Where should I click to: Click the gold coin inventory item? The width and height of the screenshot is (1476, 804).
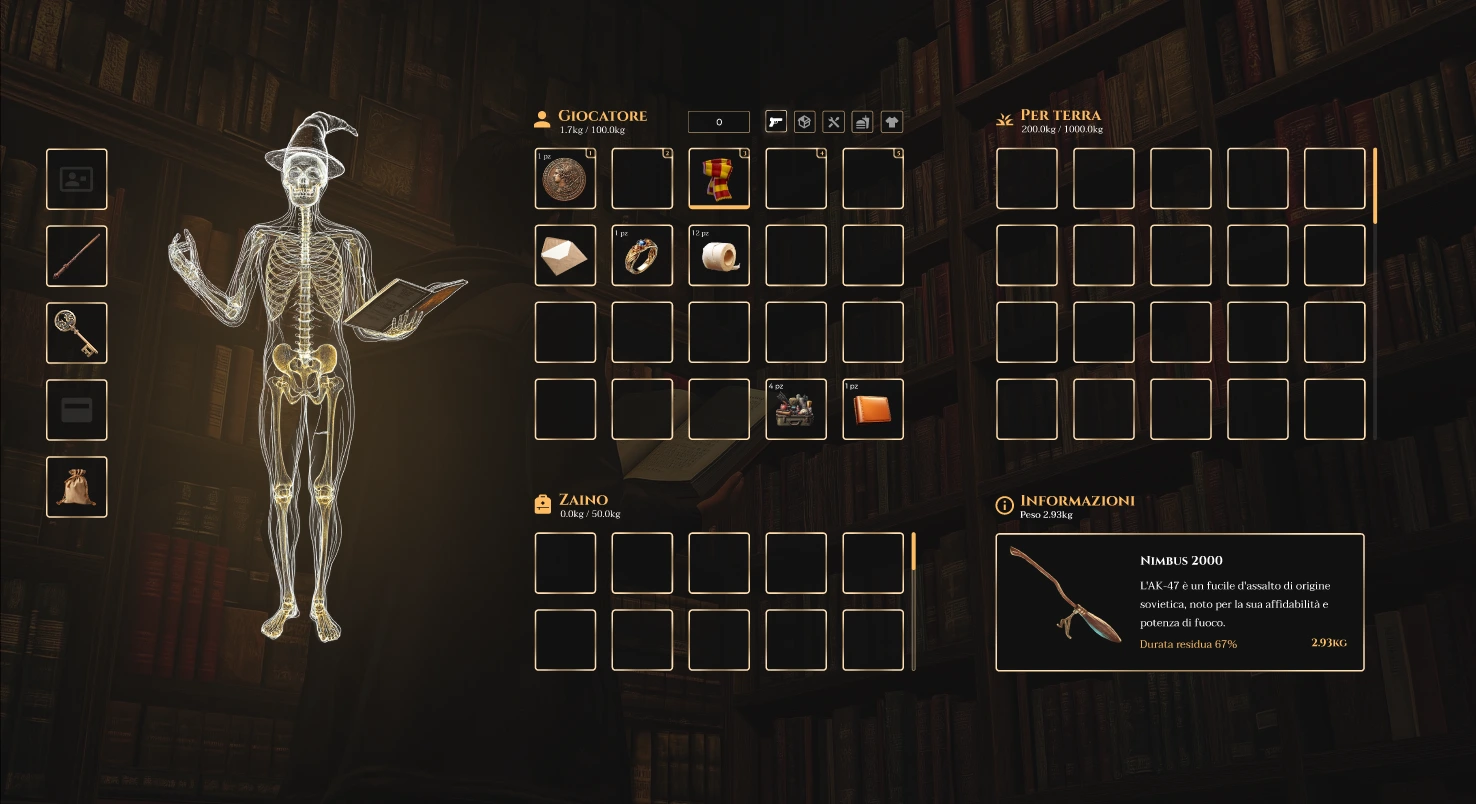tap(565, 179)
